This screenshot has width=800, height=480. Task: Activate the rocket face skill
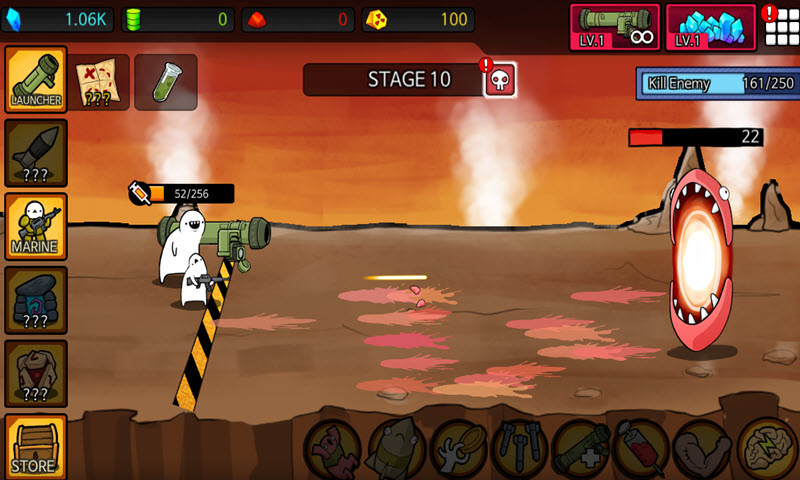point(396,448)
